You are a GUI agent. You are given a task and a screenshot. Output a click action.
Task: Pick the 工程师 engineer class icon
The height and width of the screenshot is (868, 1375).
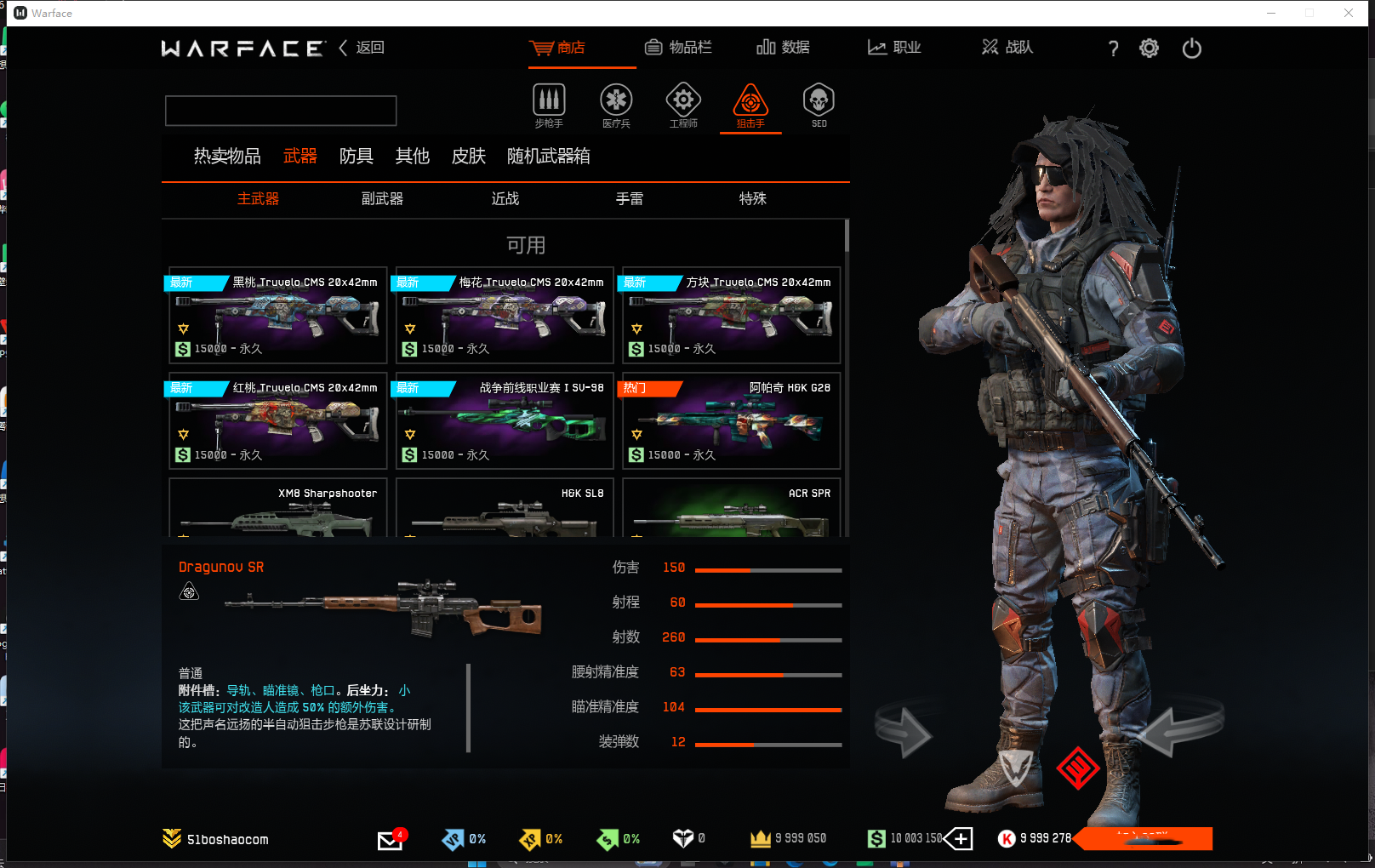tap(683, 105)
